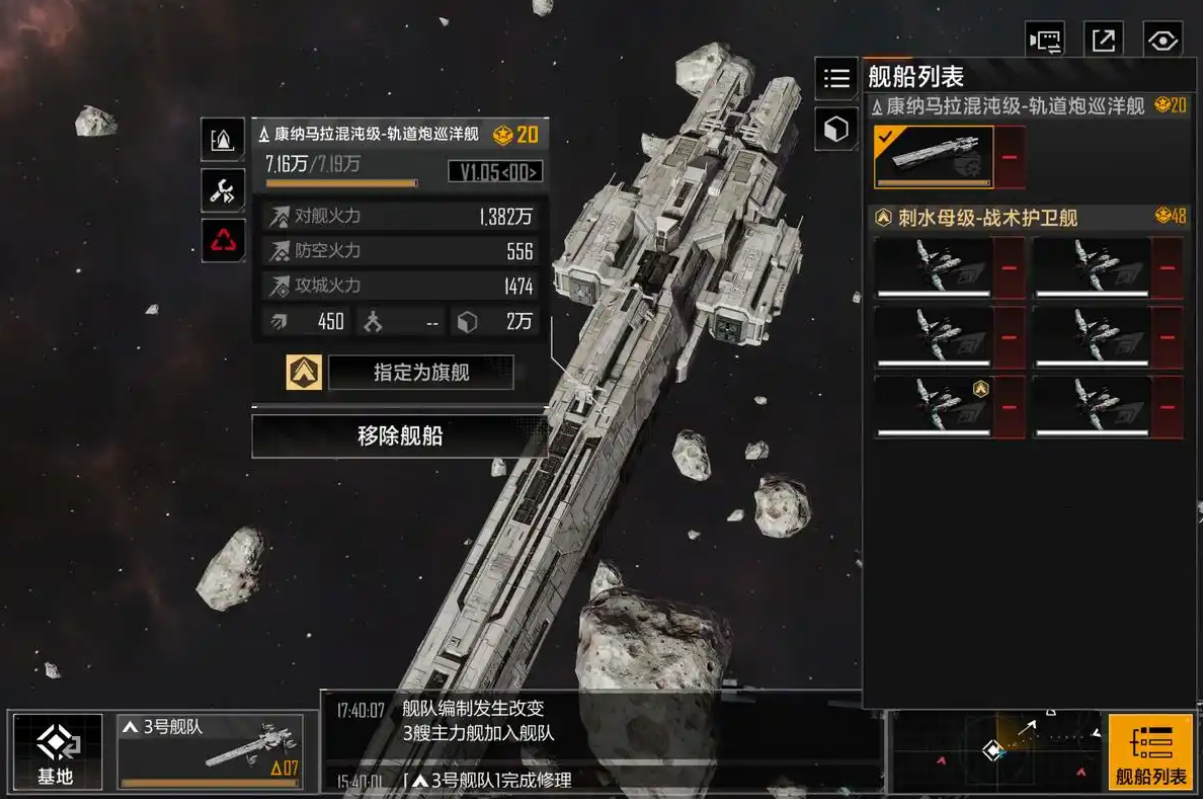This screenshot has width=1203, height=799.
Task: Open the share export icon
Action: pyautogui.click(x=1103, y=41)
